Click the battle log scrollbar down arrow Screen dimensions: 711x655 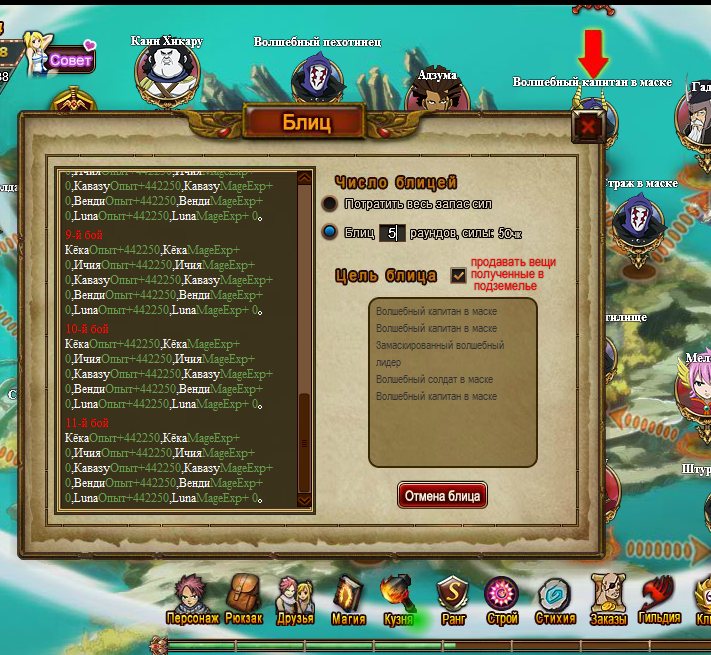click(x=305, y=499)
